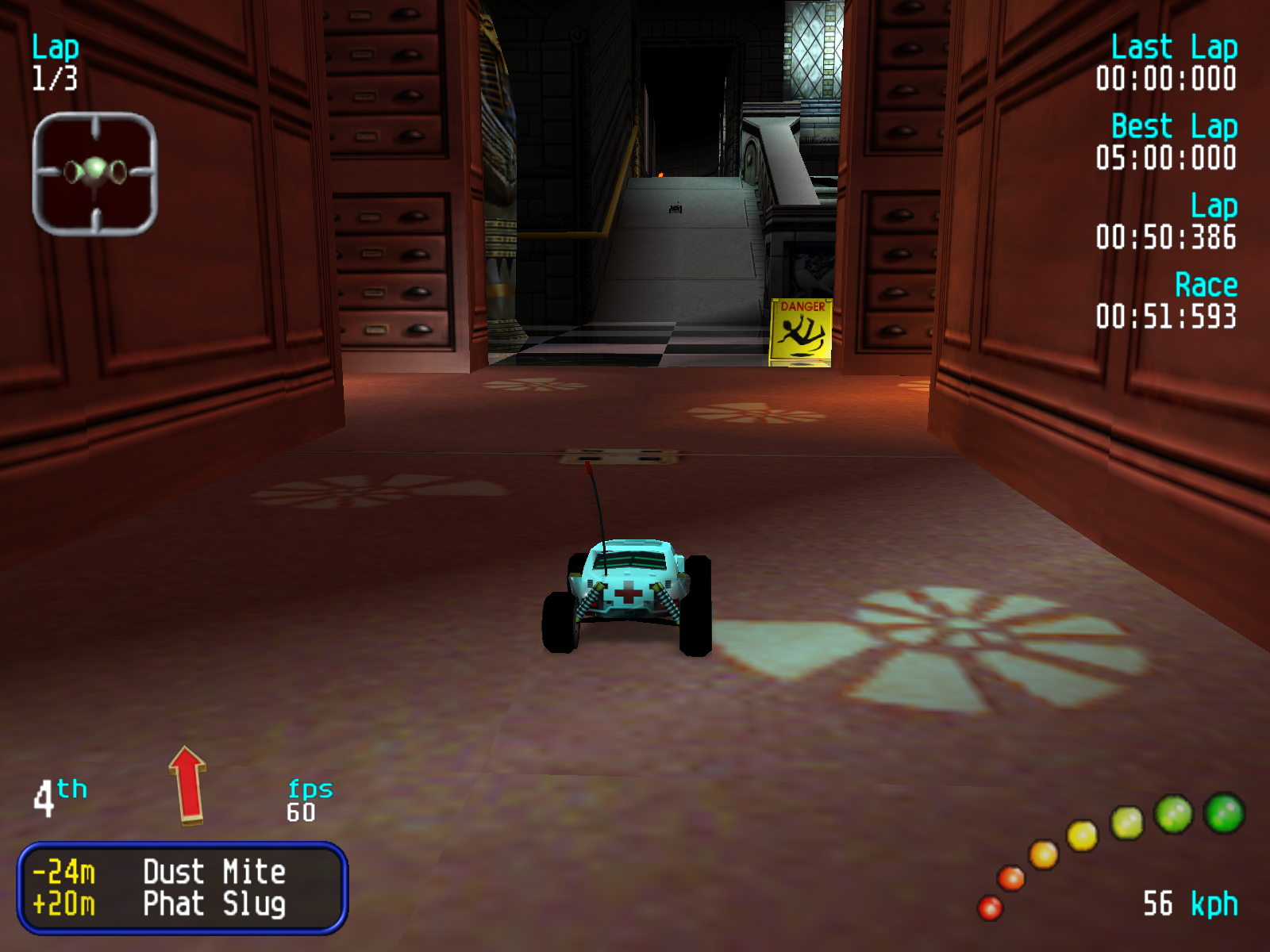Click the pickup item slot icon
Screen dimensions: 1270x952
95,174
